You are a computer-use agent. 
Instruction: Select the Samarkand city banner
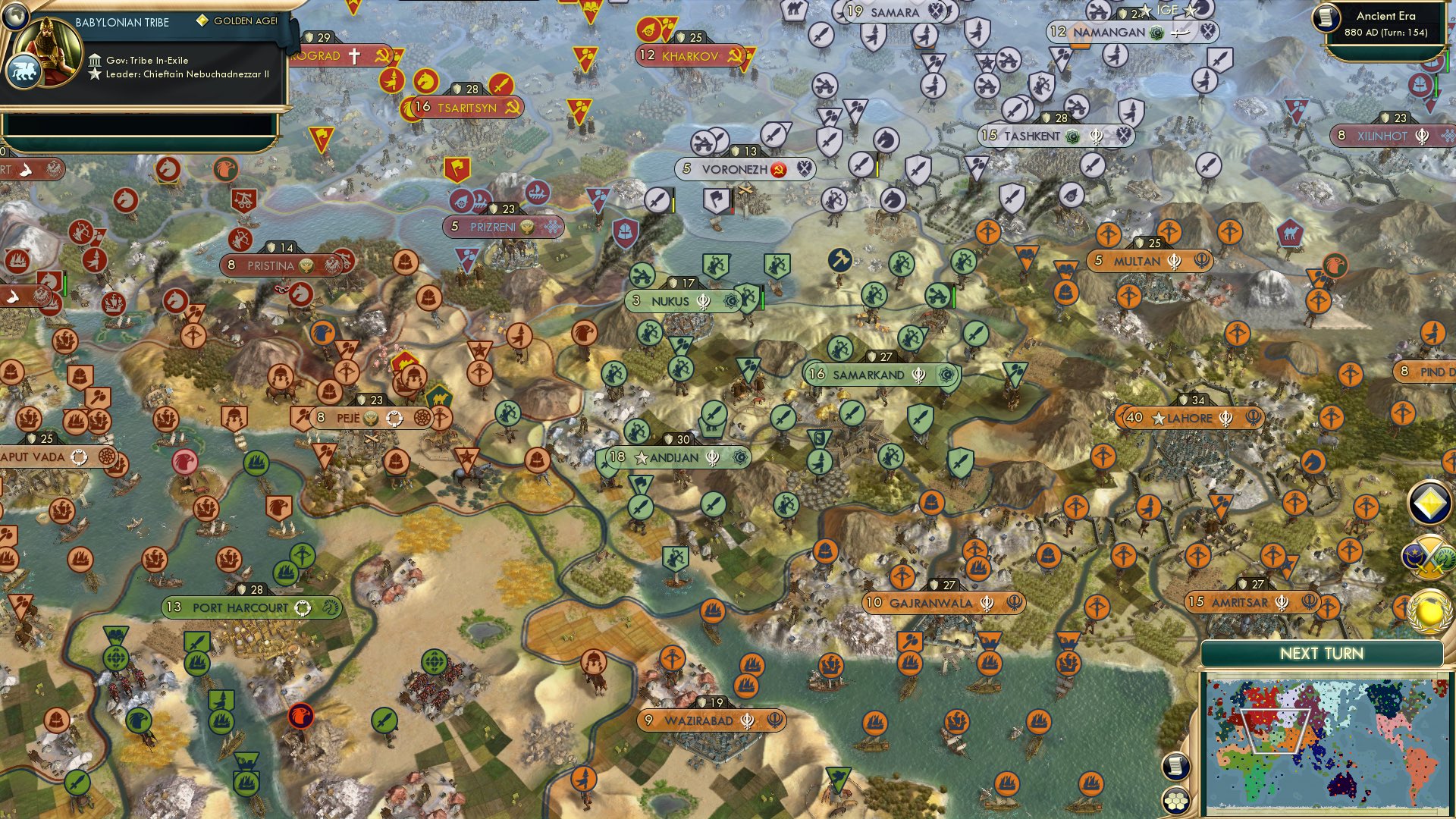pyautogui.click(x=872, y=374)
